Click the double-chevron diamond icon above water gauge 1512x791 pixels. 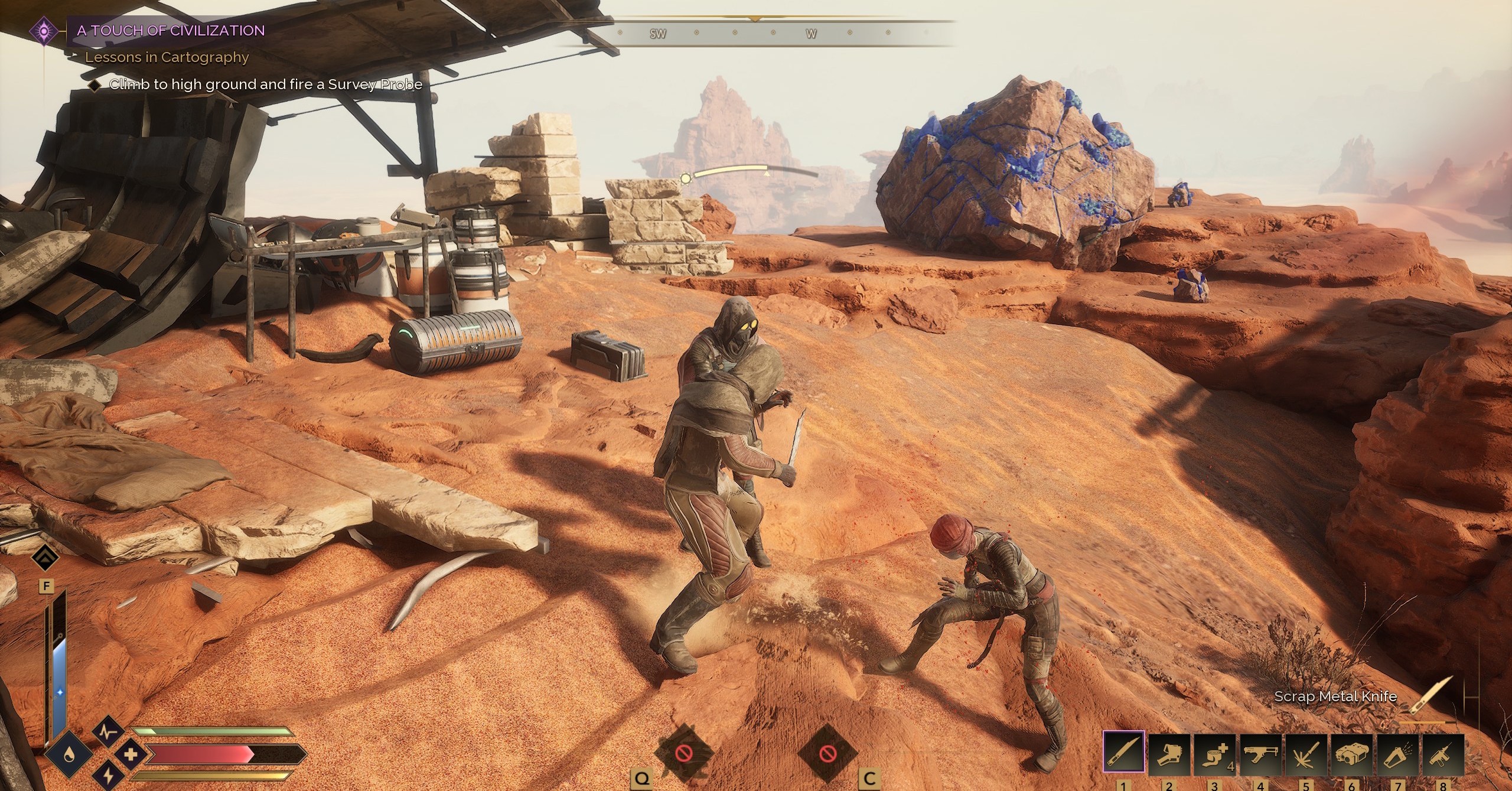45,558
